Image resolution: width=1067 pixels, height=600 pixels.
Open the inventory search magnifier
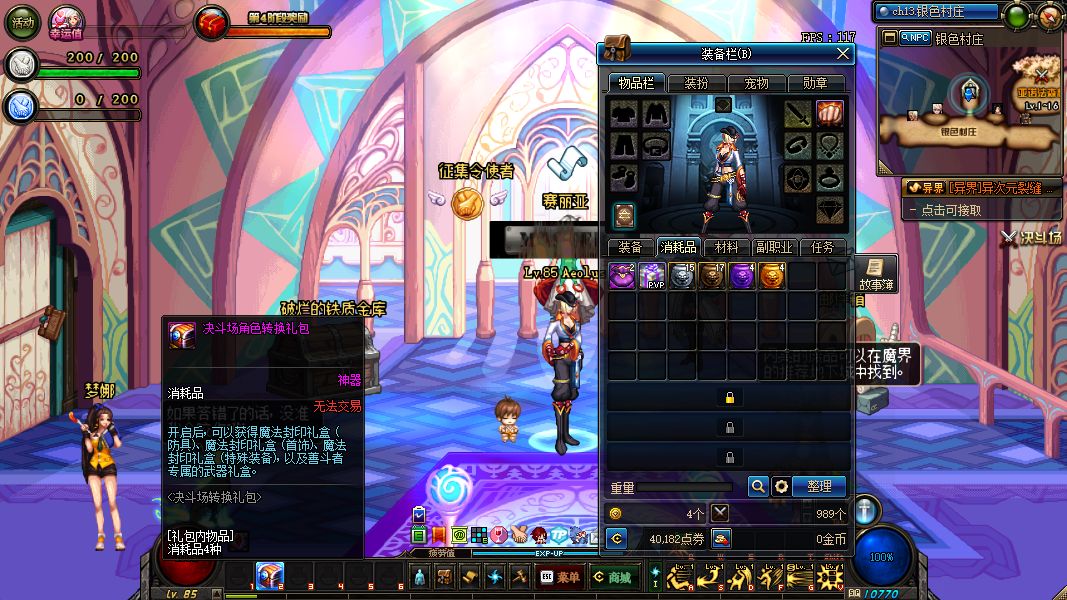click(x=758, y=486)
